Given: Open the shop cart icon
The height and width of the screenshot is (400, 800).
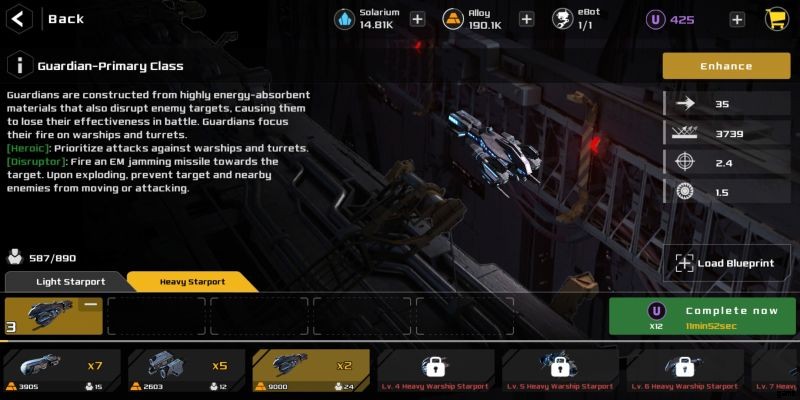Looking at the screenshot, I should (x=776, y=19).
